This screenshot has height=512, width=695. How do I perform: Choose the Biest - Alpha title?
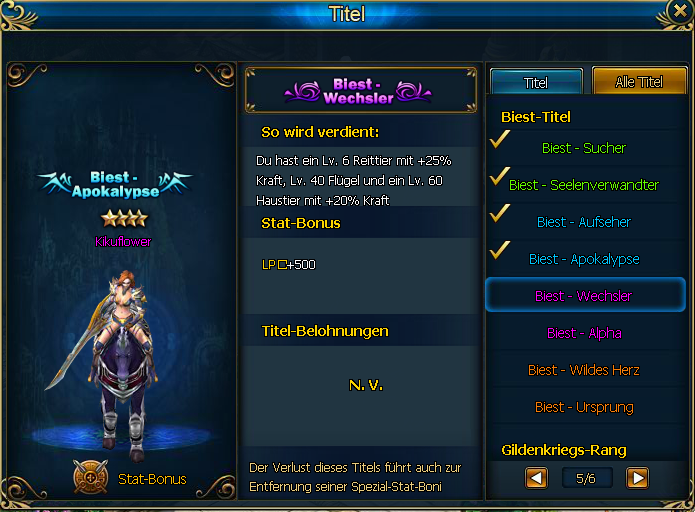pyautogui.click(x=584, y=333)
